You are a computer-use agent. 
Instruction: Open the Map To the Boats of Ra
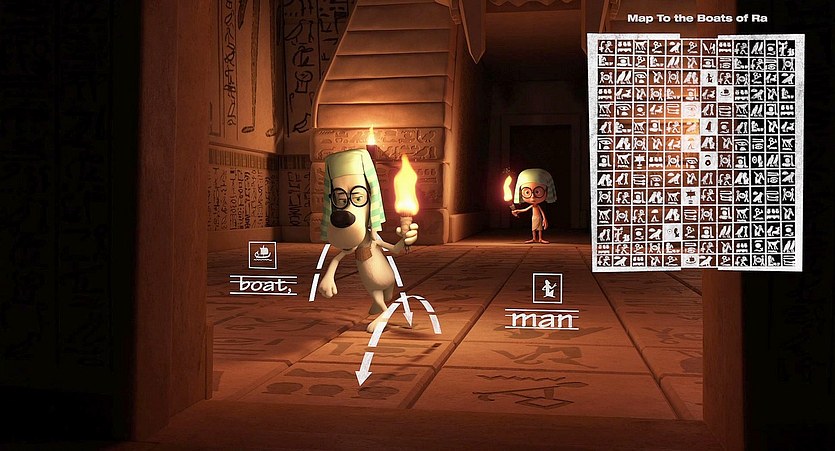coord(696,152)
